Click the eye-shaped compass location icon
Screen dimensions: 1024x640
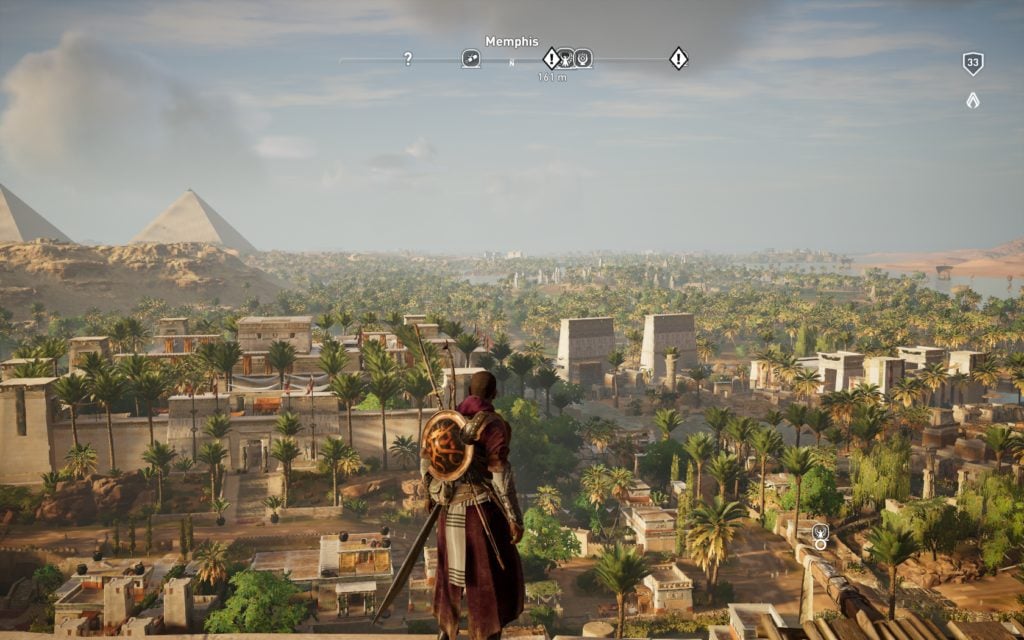point(584,58)
